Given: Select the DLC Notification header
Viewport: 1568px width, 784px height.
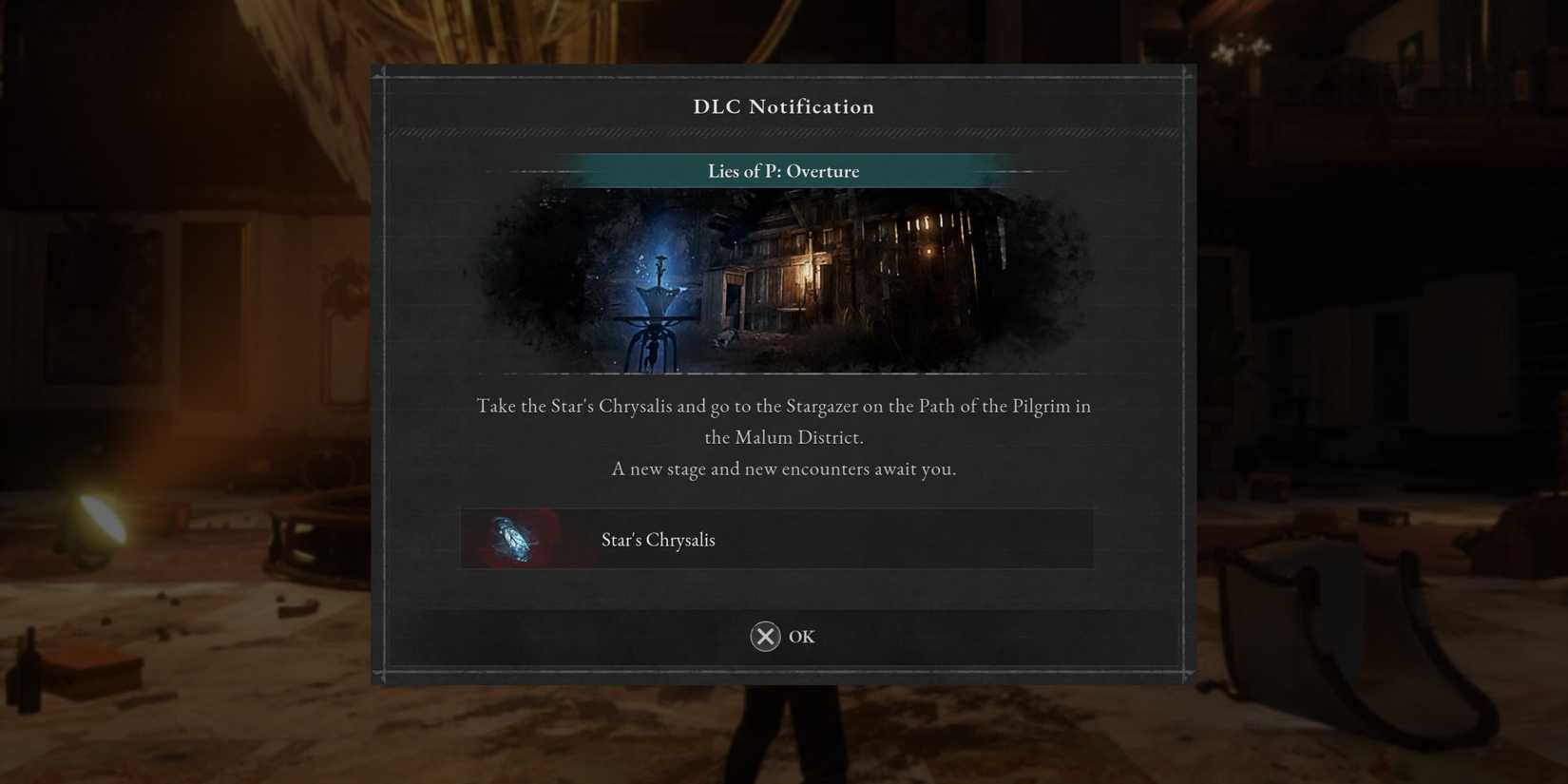Looking at the screenshot, I should click(x=783, y=106).
